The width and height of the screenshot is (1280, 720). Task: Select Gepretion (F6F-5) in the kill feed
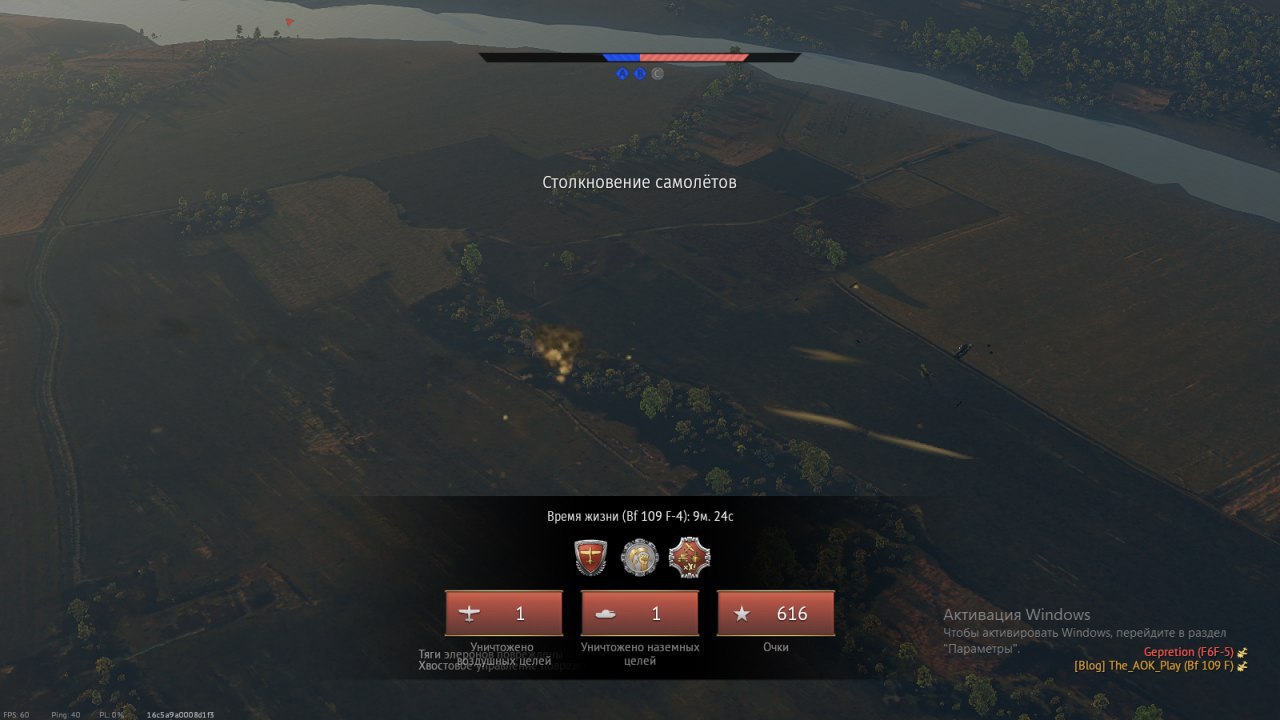[1188, 652]
